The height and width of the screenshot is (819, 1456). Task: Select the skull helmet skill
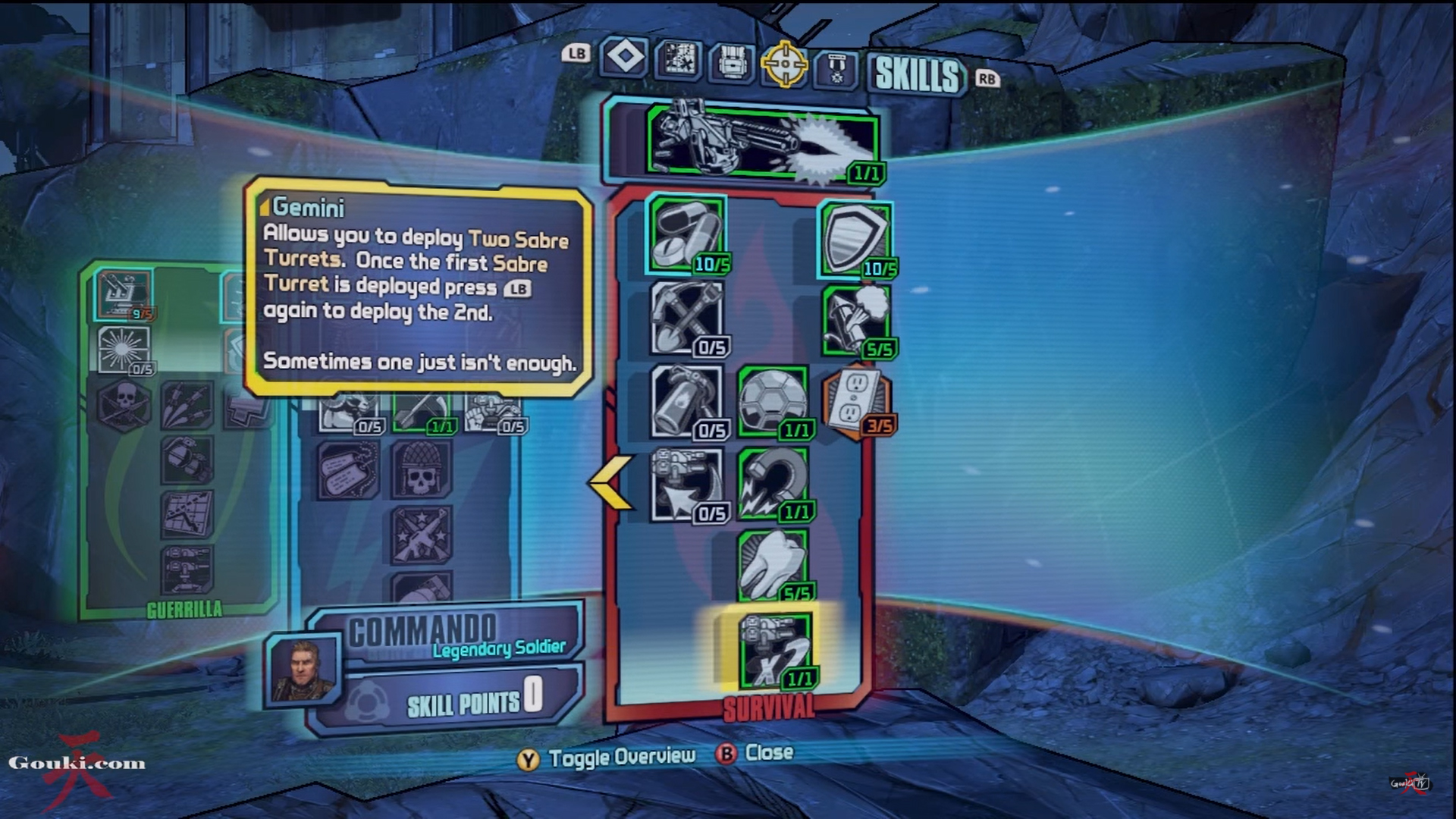422,470
